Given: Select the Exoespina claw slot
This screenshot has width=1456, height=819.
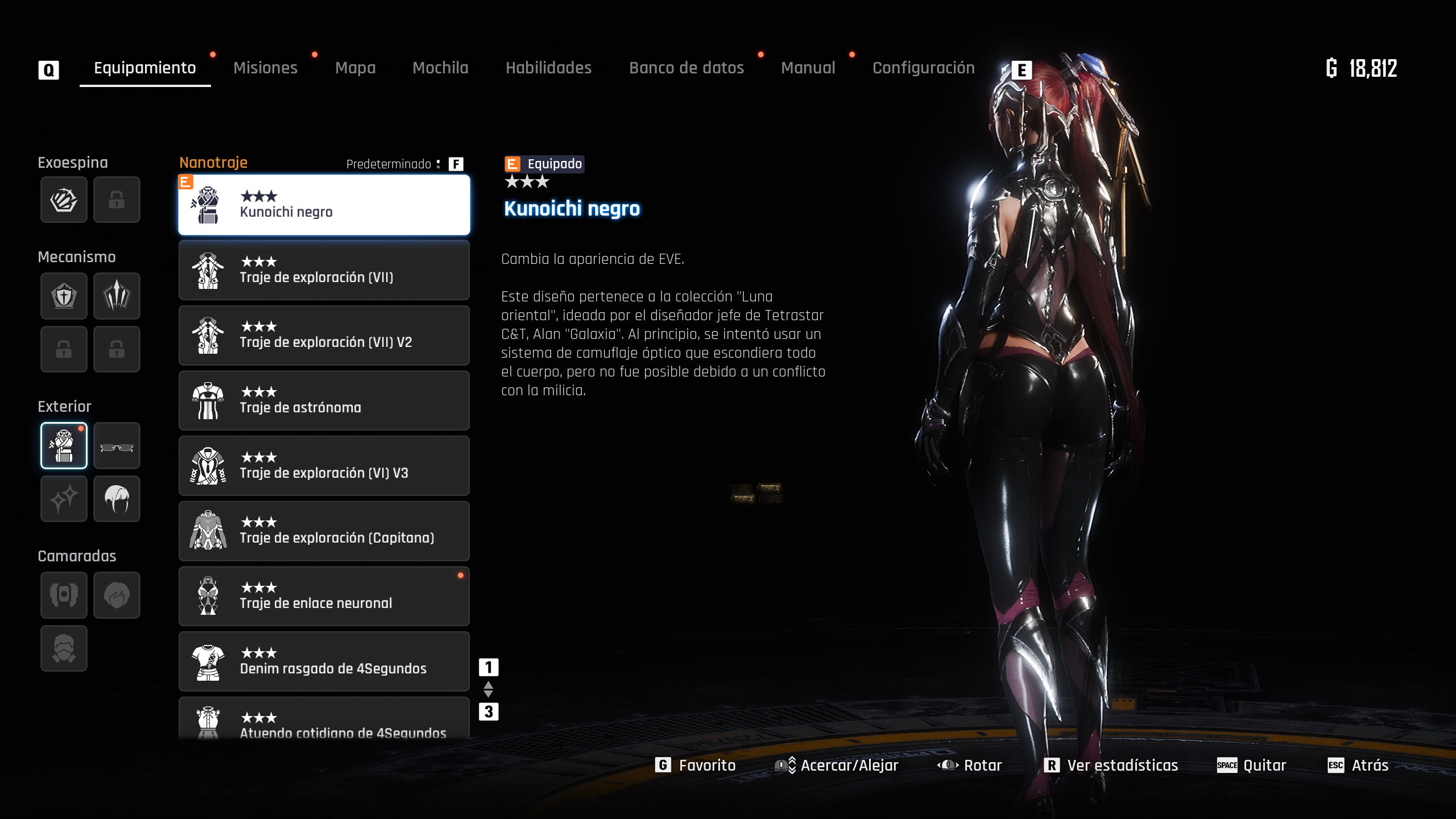Looking at the screenshot, I should [x=64, y=200].
